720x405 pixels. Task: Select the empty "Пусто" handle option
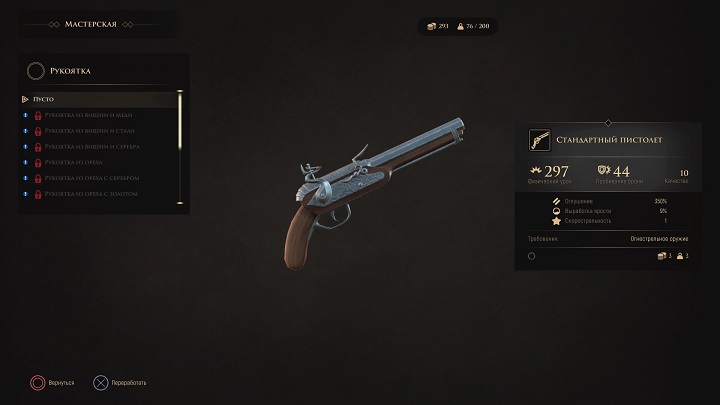43,99
